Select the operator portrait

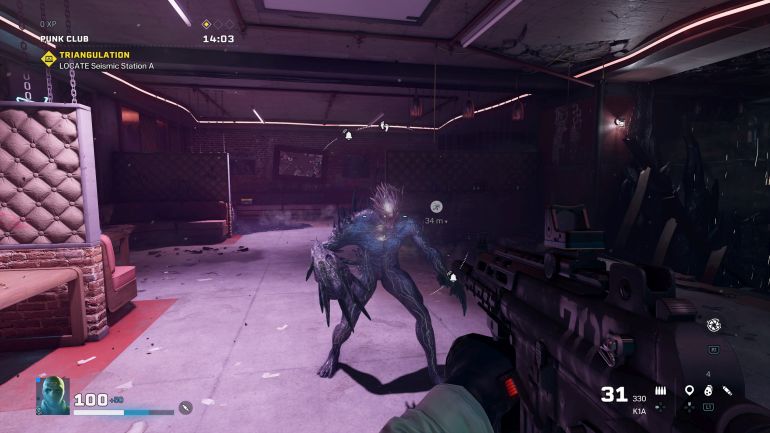click(53, 396)
